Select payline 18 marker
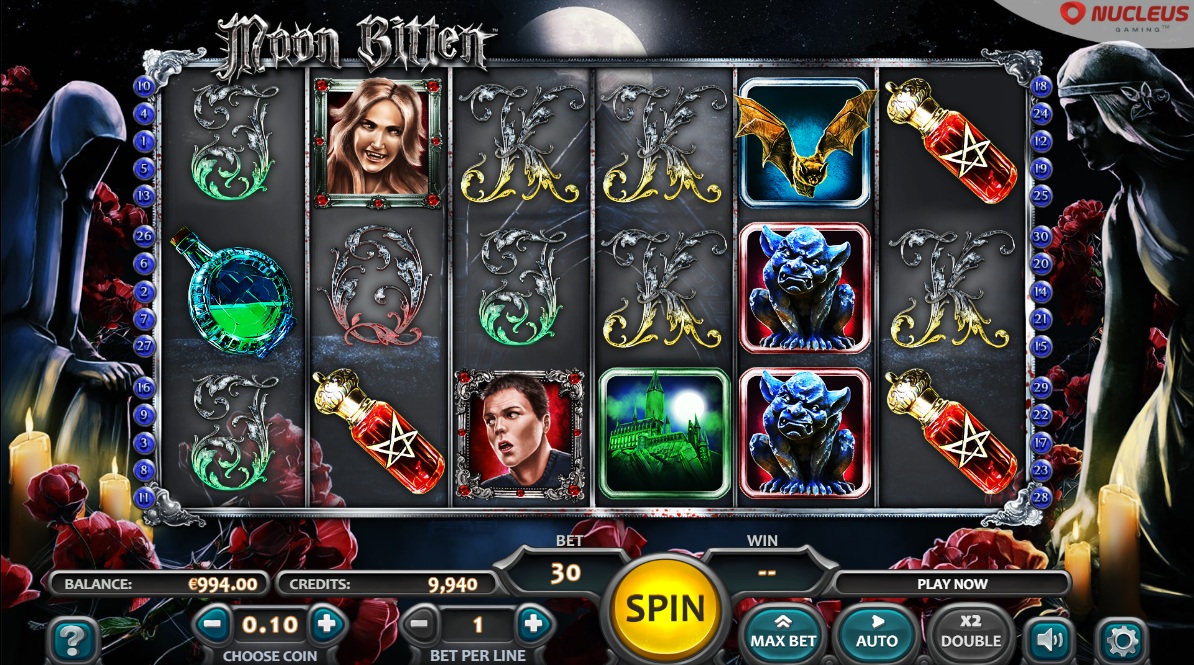Screen dimensions: 1194x665 pyautogui.click(x=1041, y=86)
